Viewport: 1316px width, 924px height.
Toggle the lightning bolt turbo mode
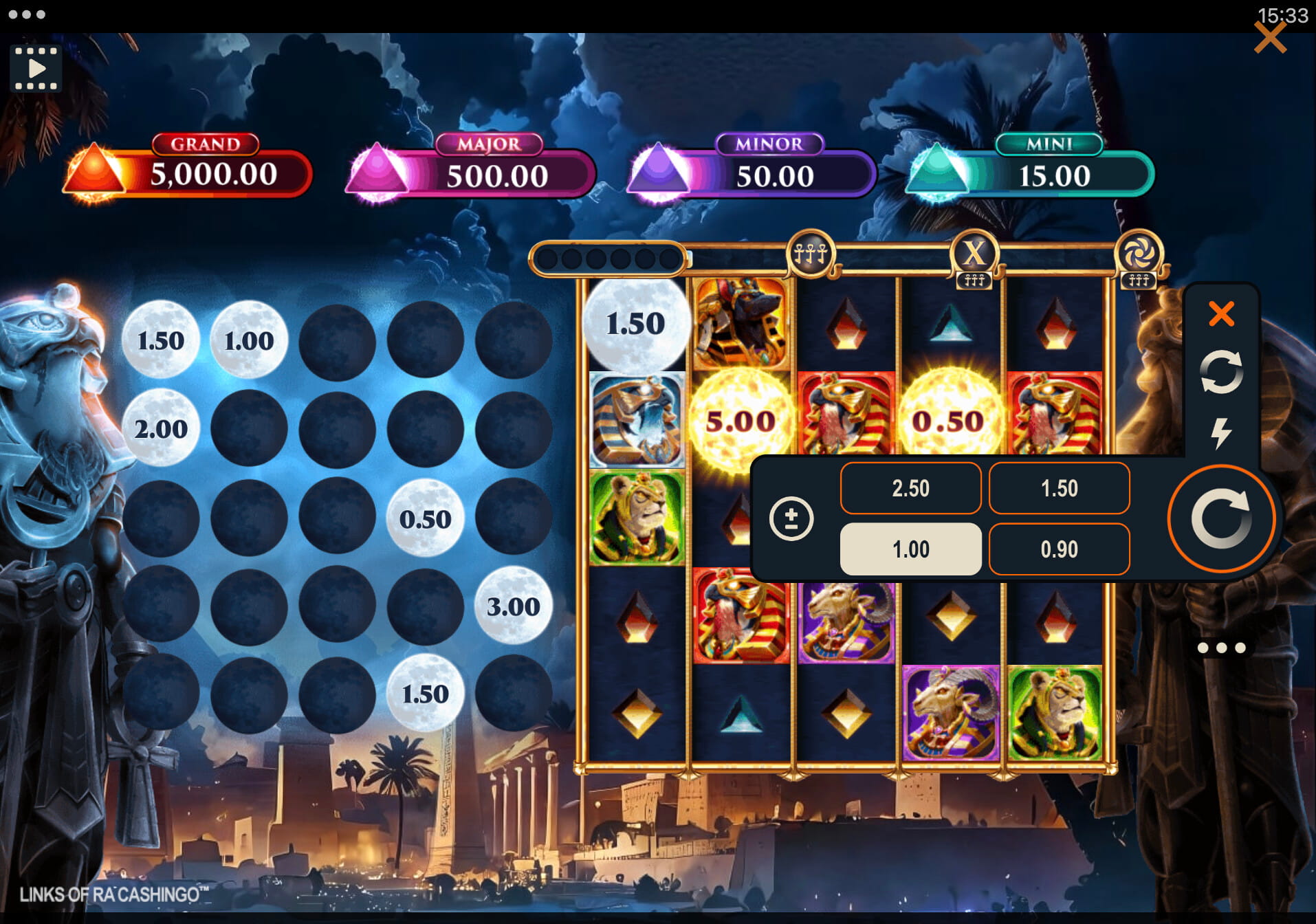point(1221,433)
